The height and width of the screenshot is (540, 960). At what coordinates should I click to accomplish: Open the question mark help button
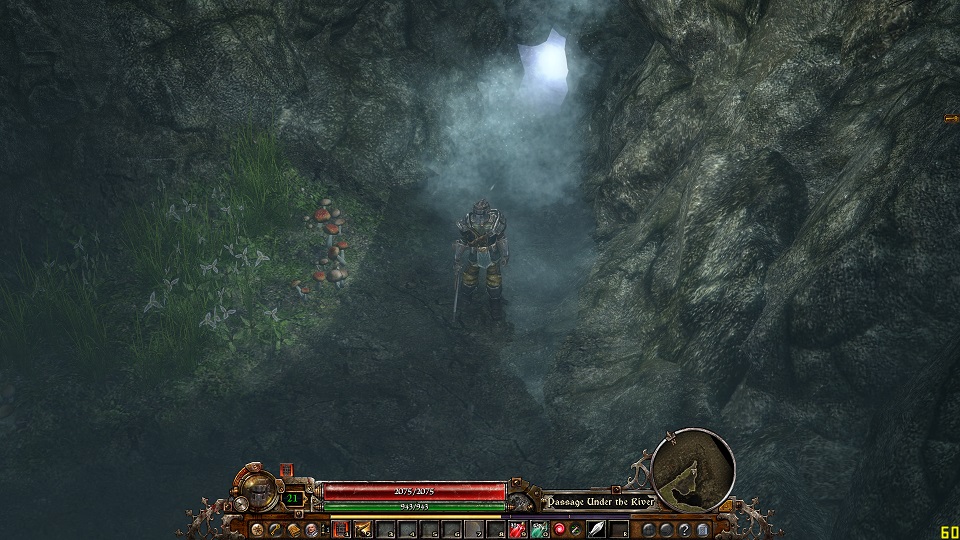pyautogui.click(x=683, y=529)
